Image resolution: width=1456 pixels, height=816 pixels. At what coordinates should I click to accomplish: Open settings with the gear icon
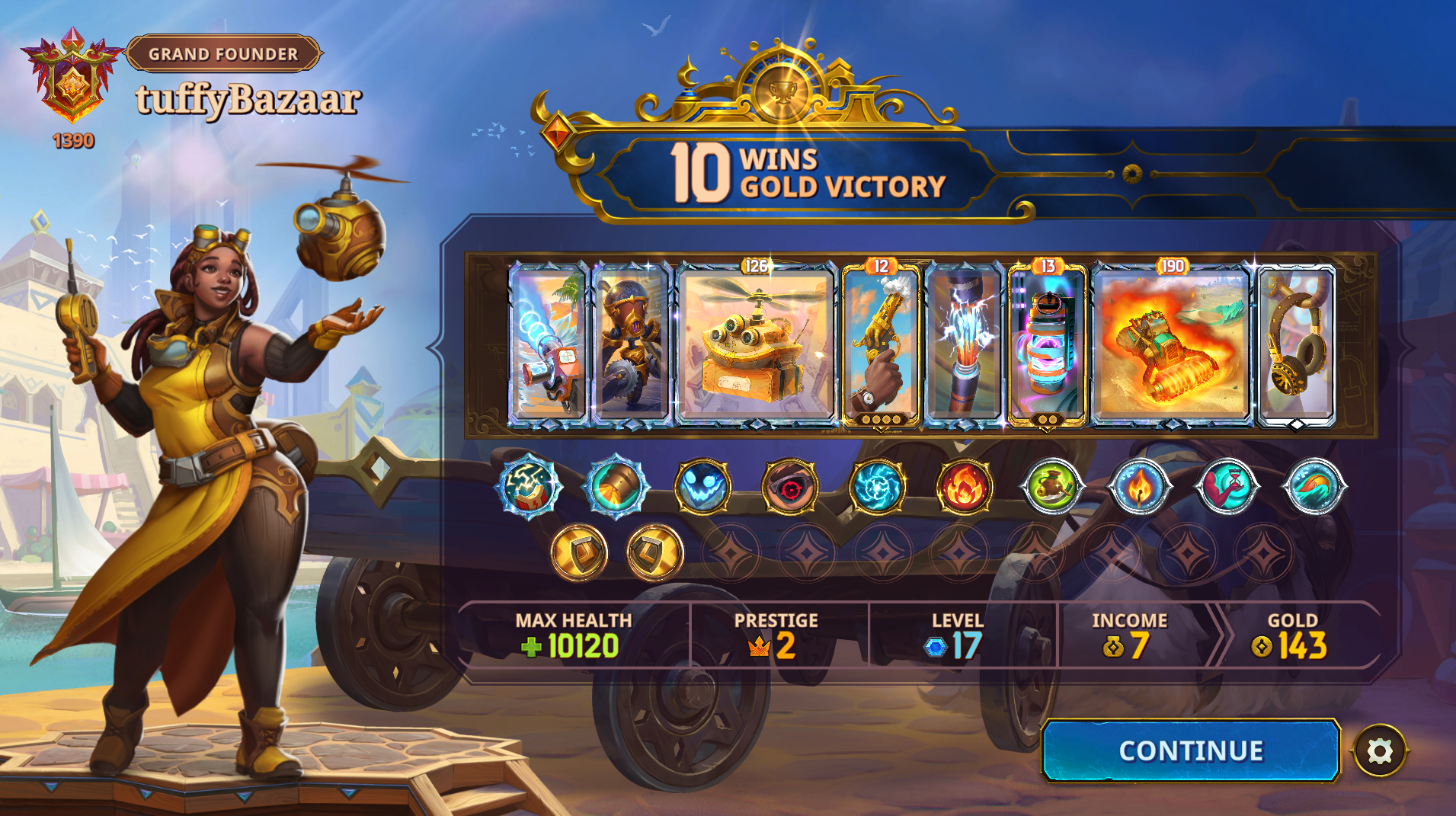(x=1380, y=751)
